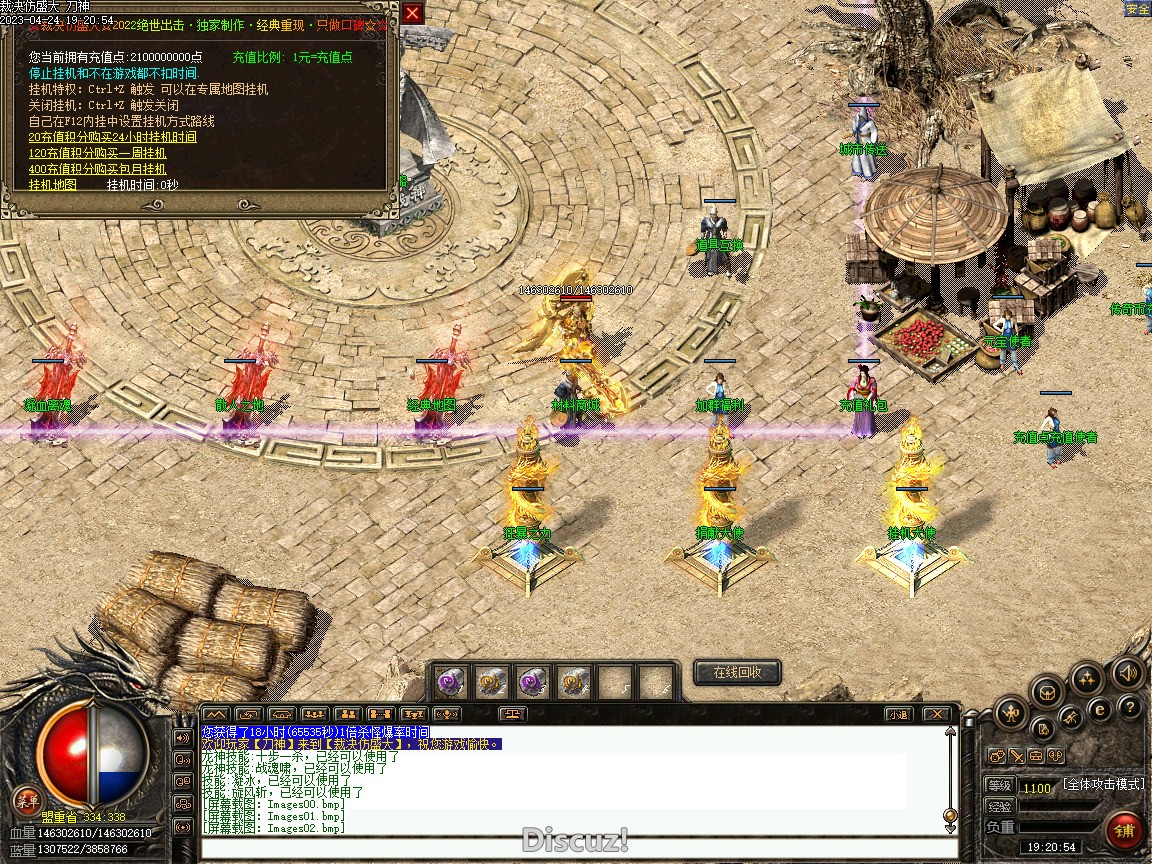
Task: Open the red 铺 shop button
Action: tap(1125, 831)
